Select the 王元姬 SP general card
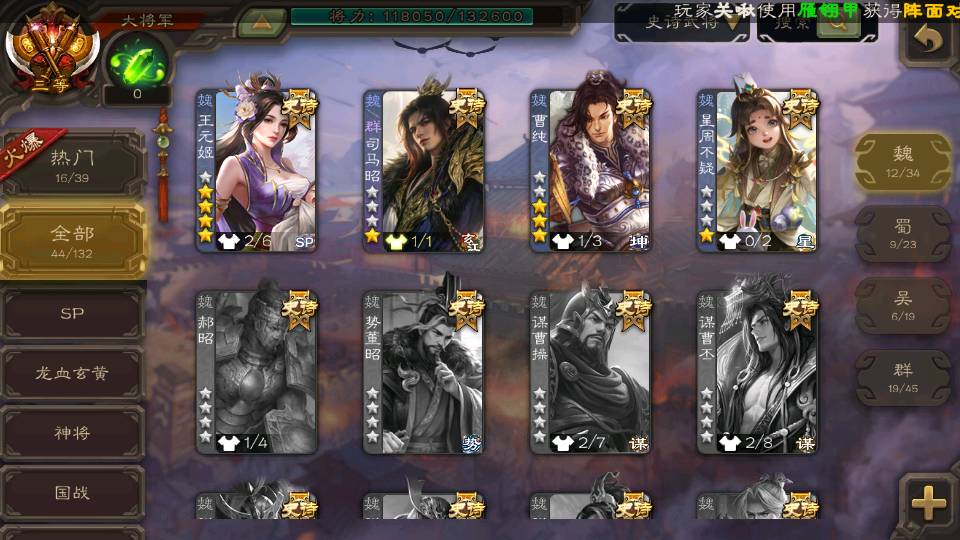Image resolution: width=960 pixels, height=540 pixels. point(256,170)
